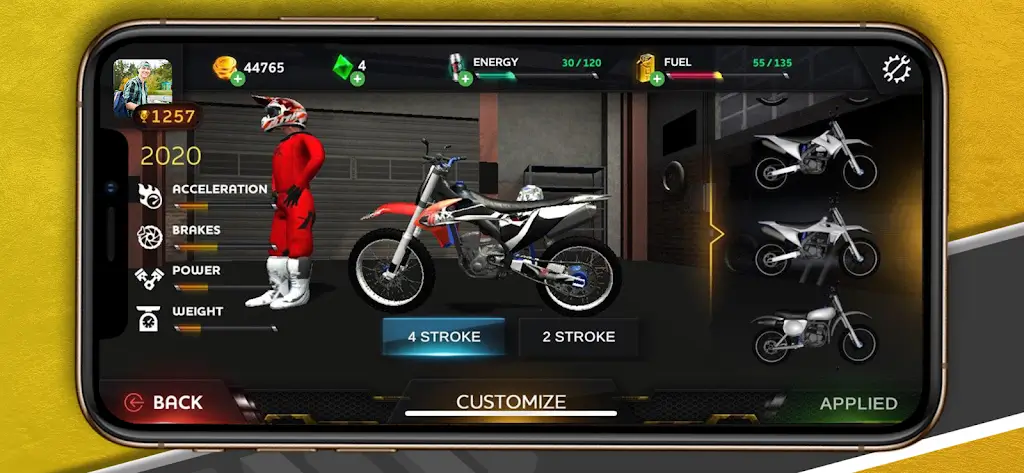Refill fuel using its plus button
The height and width of the screenshot is (473, 1024).
[657, 79]
